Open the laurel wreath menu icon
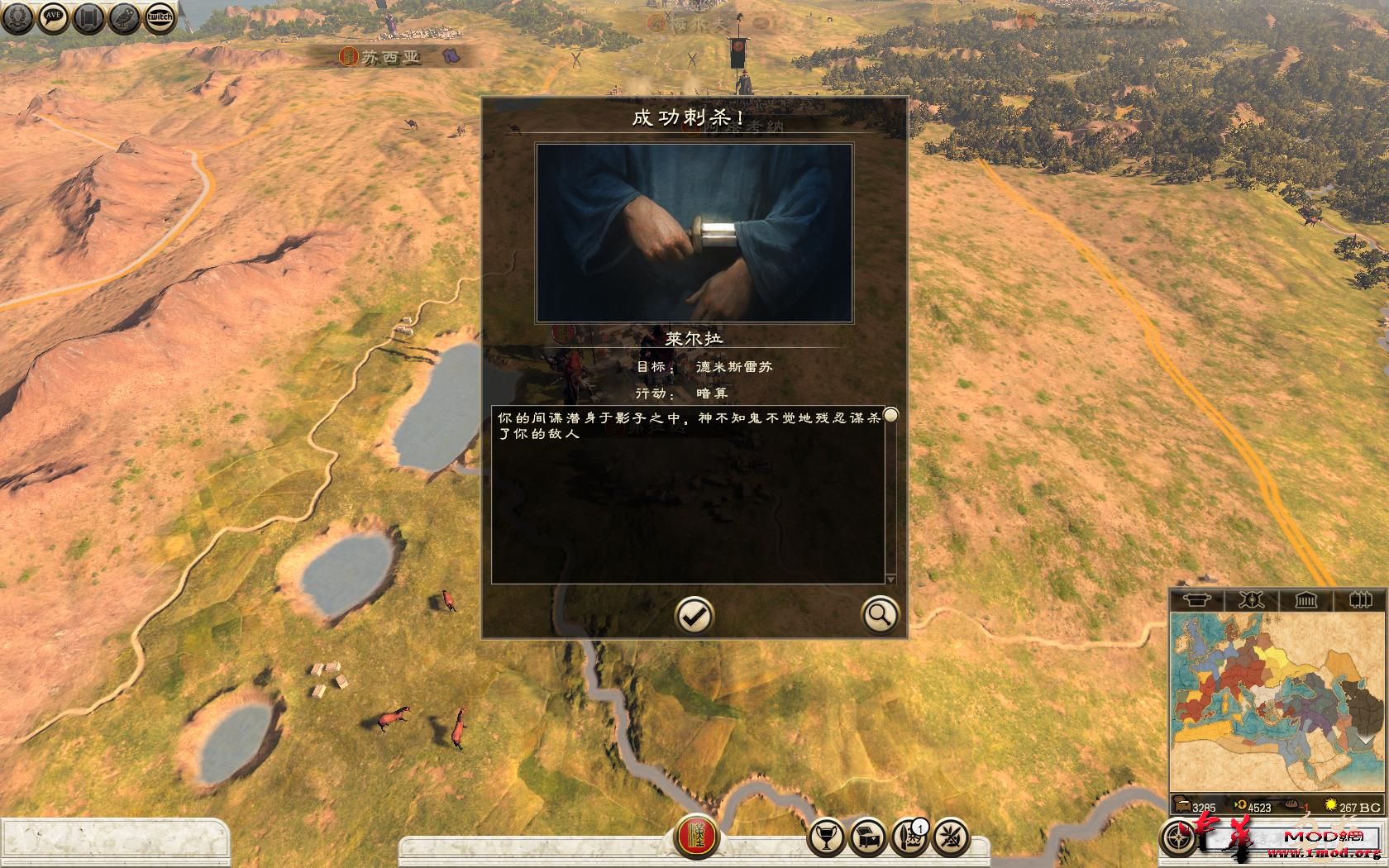This screenshot has height=868, width=1389. pyautogui.click(x=17, y=17)
